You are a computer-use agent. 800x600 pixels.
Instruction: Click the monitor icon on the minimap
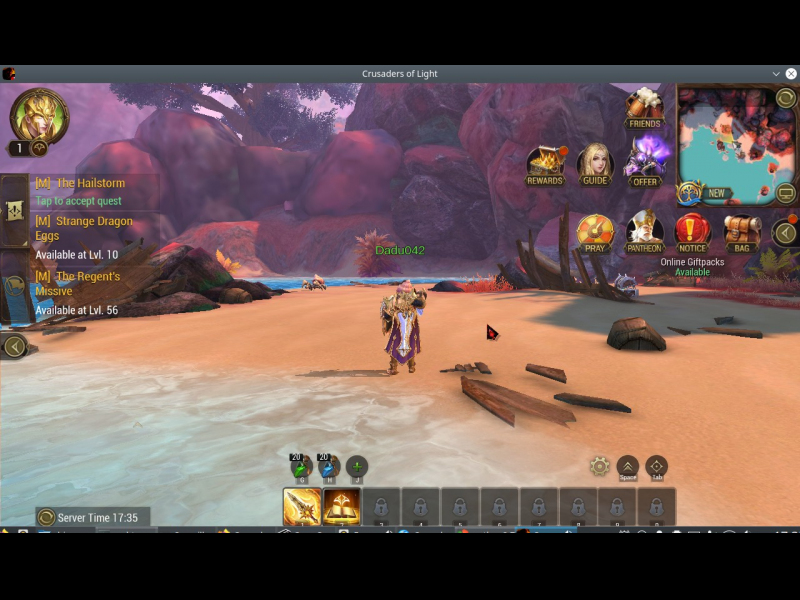tap(786, 193)
